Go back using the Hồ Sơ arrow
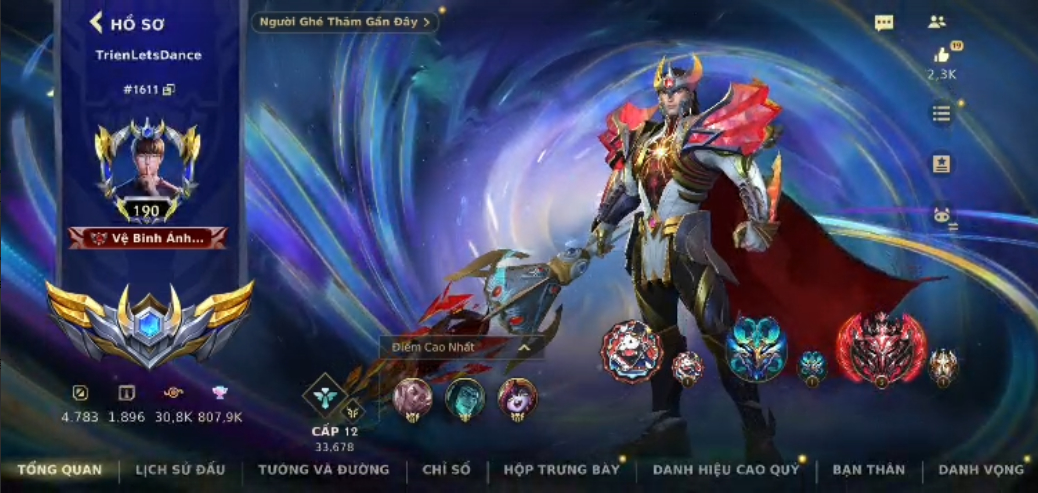Screen dimensions: 1038x493 click(x=97, y=23)
